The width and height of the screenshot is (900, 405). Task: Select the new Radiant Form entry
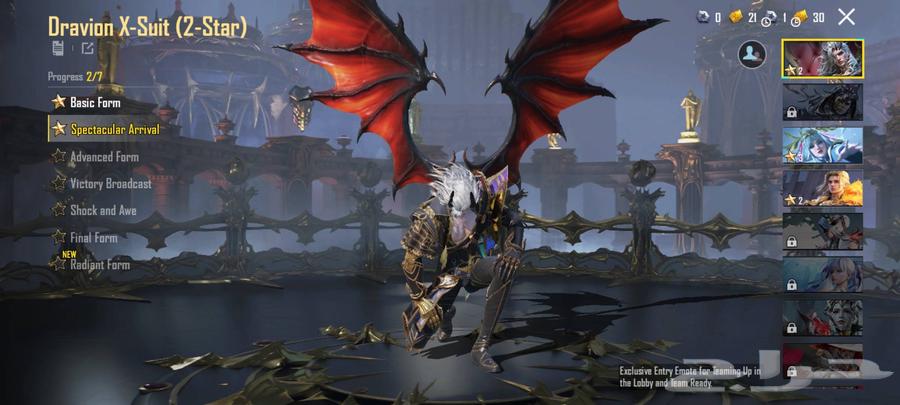pyautogui.click(x=98, y=265)
